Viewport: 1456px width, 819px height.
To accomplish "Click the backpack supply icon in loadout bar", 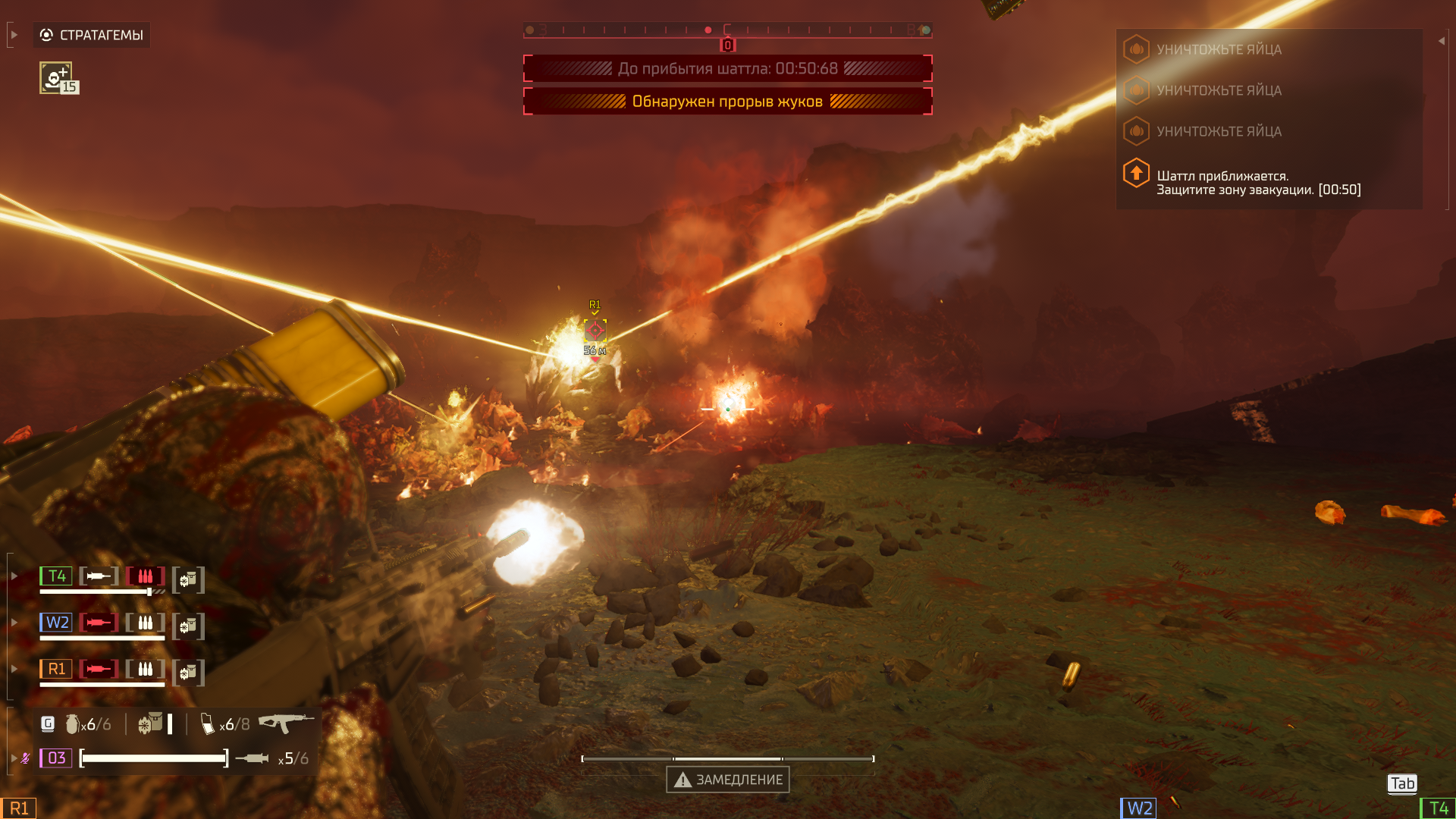I will tap(151, 724).
